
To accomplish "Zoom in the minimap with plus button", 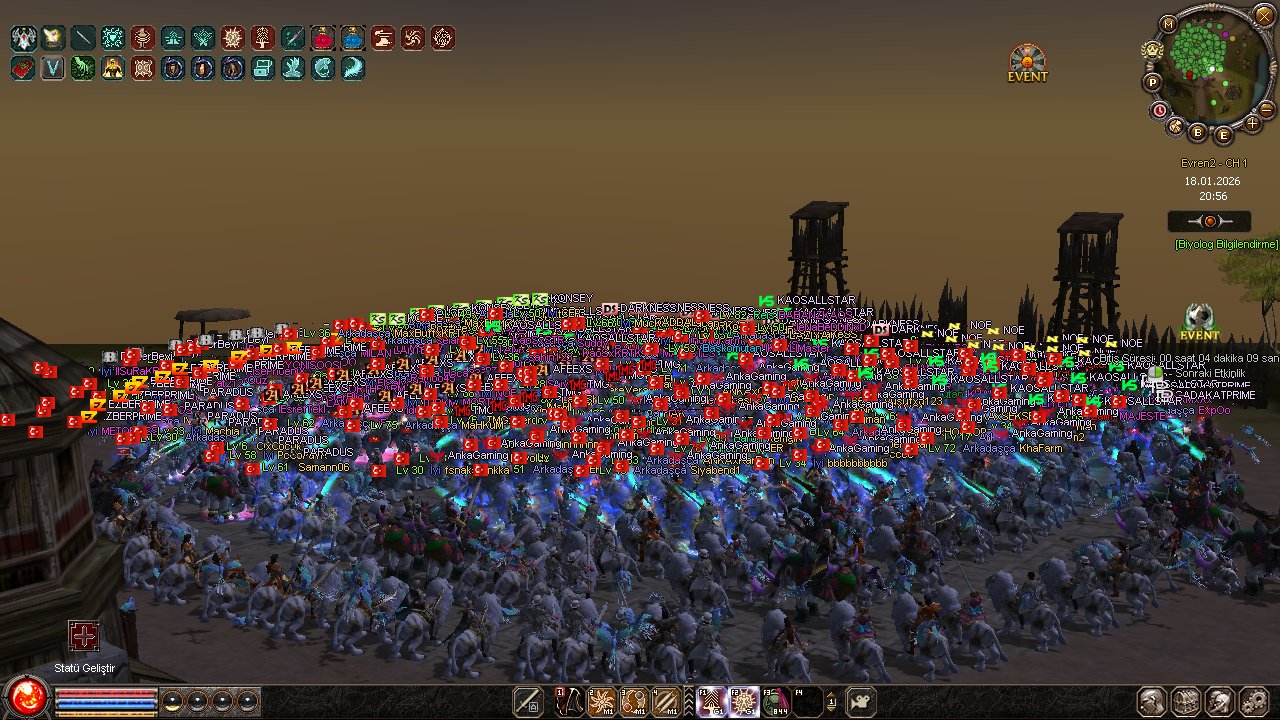I will tap(1252, 123).
